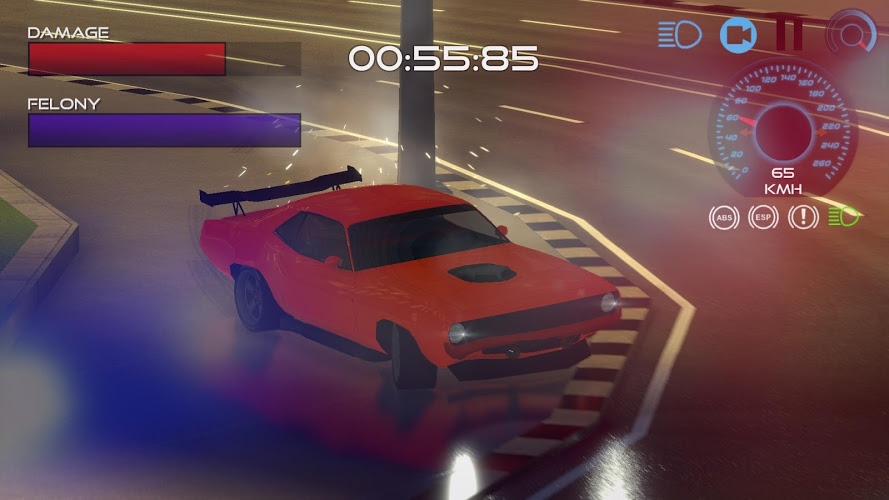The image size is (889, 500).
Task: Toggle the headlights icon
Action: click(x=680, y=35)
